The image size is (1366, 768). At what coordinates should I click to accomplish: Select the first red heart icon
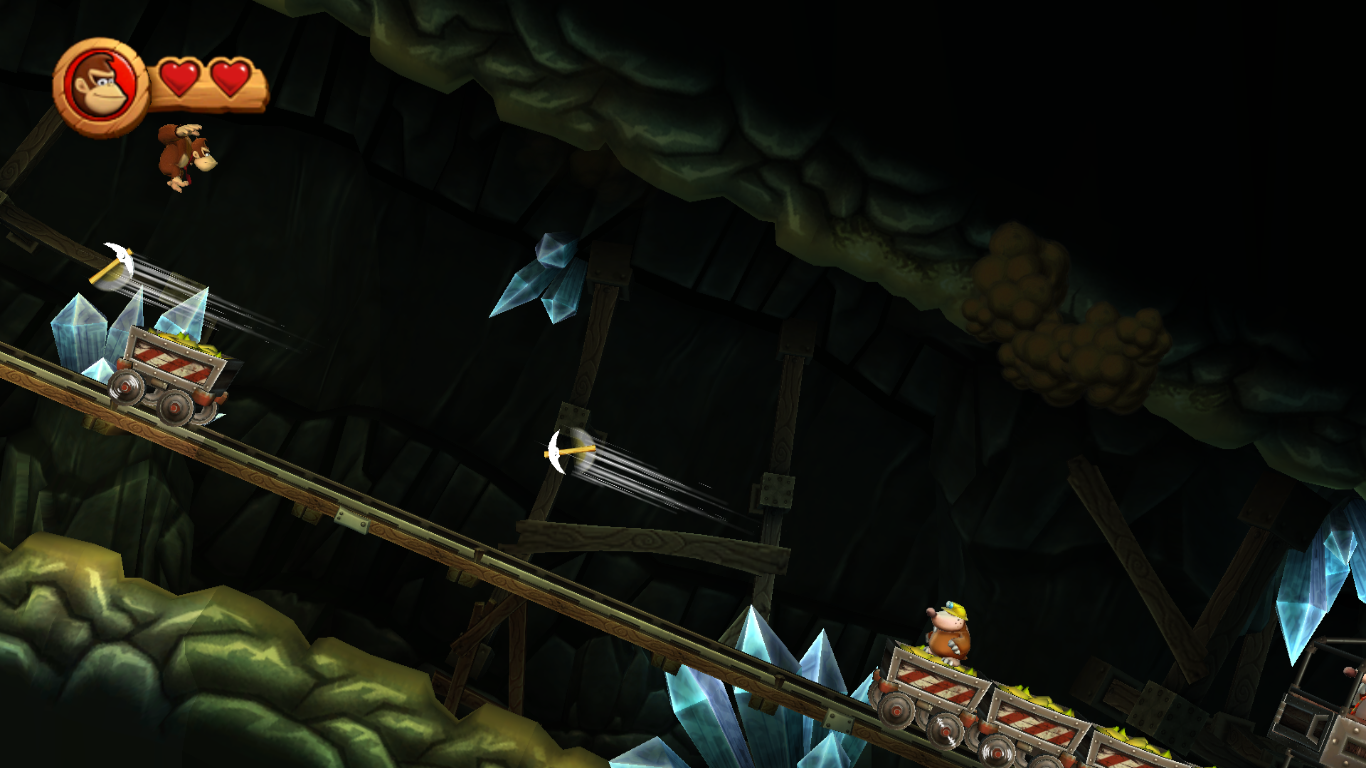(180, 76)
